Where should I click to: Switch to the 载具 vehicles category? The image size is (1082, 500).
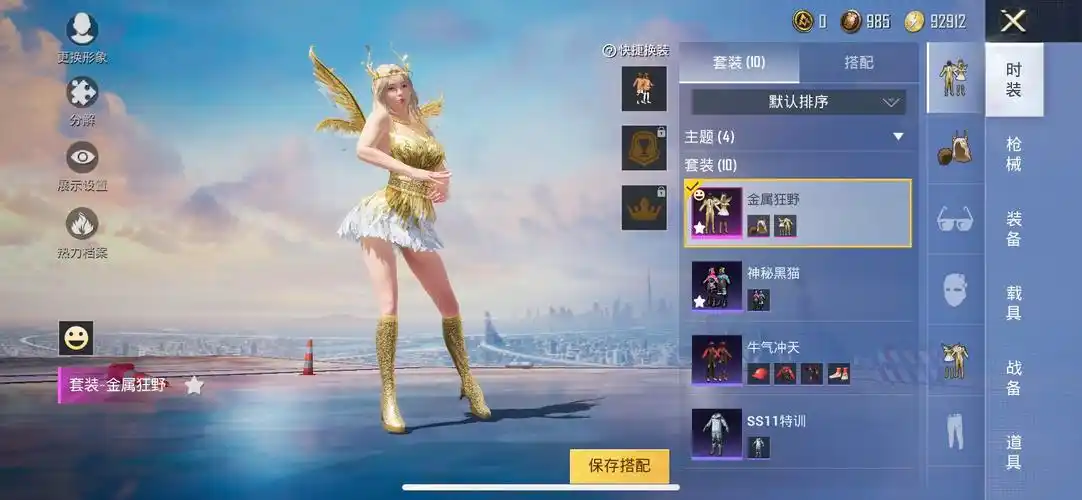pyautogui.click(x=1014, y=303)
